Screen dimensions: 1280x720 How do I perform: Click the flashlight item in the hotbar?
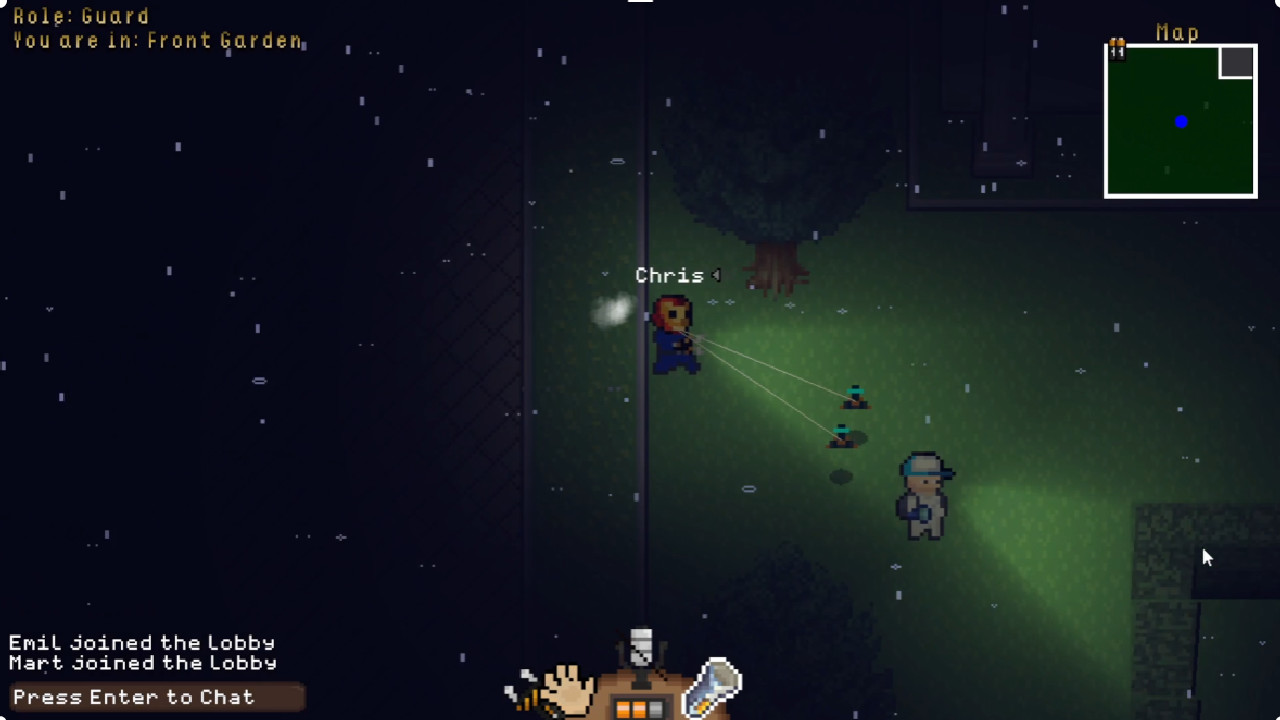coord(713,685)
